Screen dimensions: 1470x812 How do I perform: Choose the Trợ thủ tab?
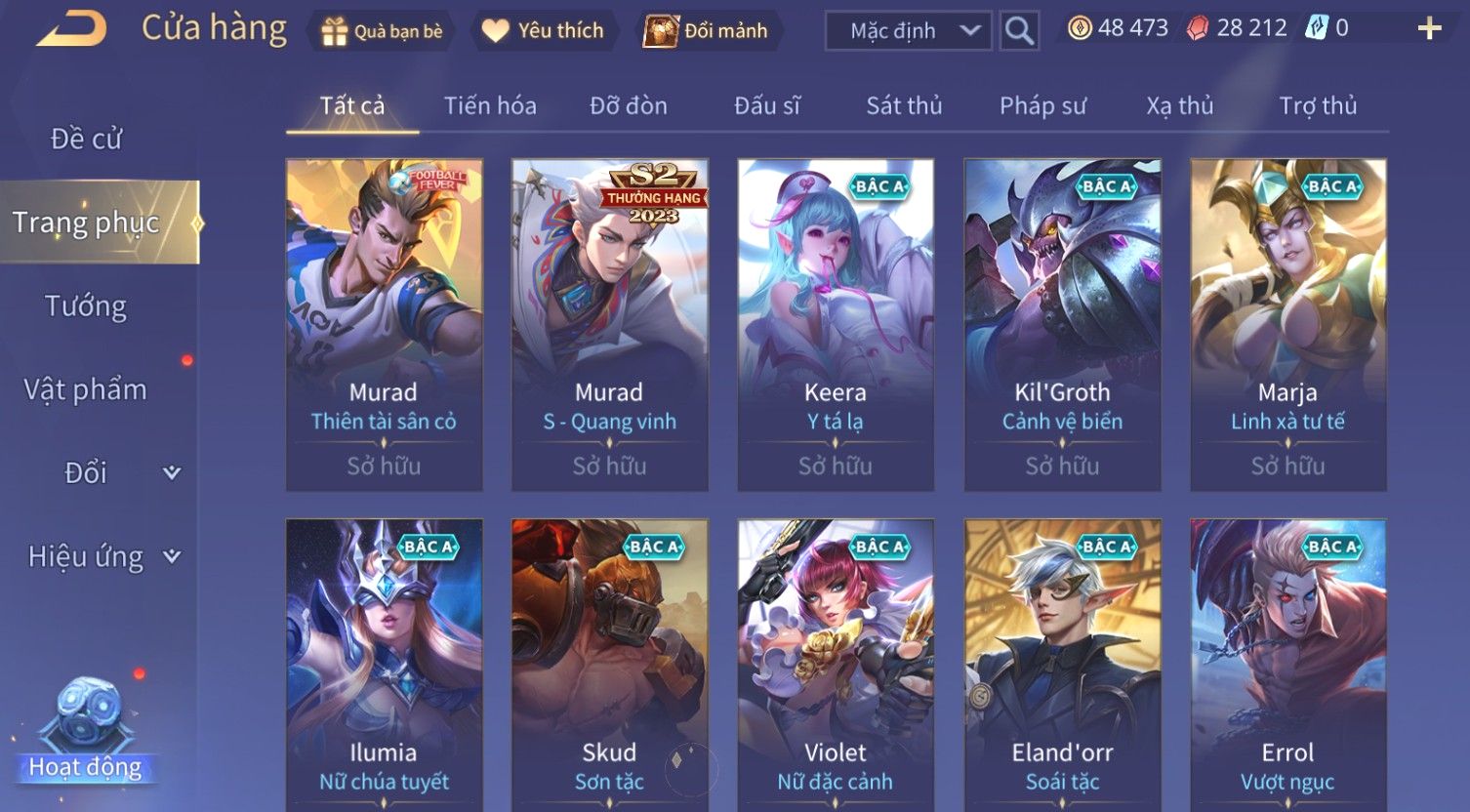(1318, 105)
